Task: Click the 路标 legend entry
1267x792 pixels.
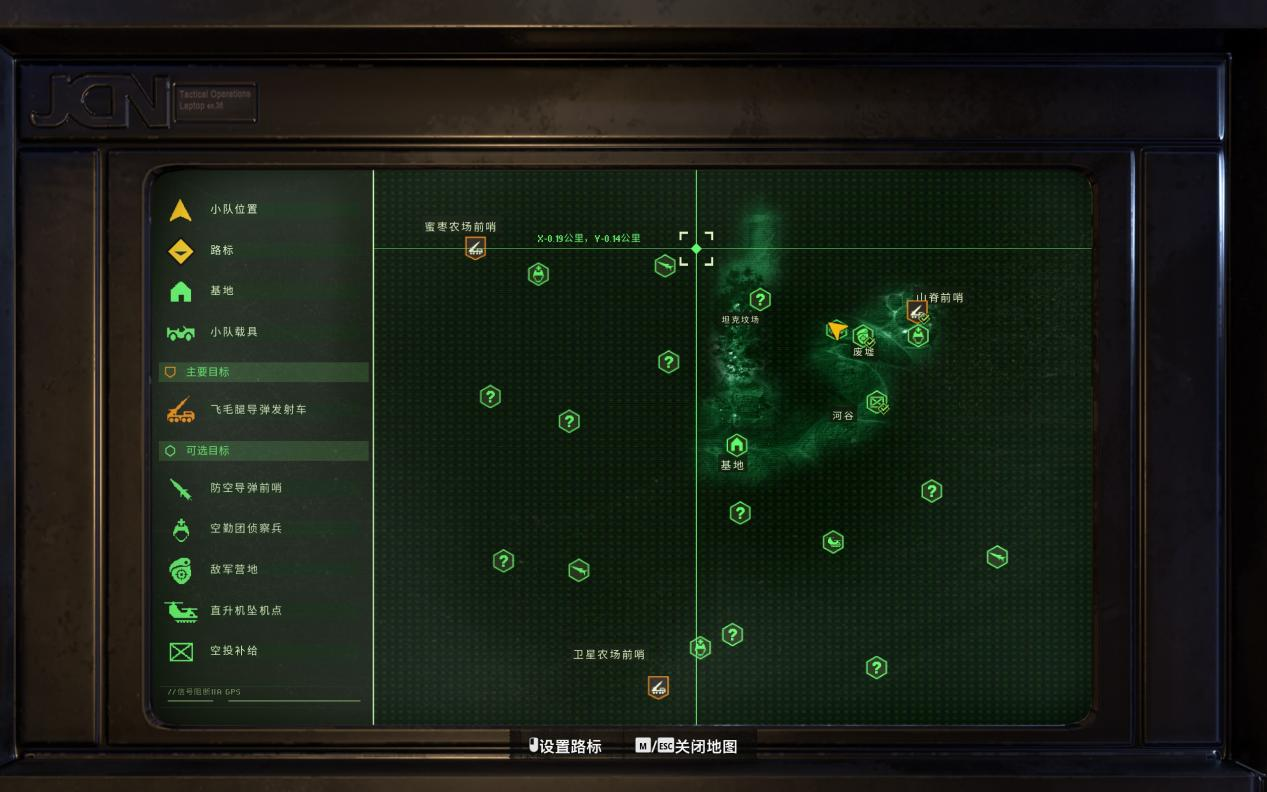Action: click(221, 251)
